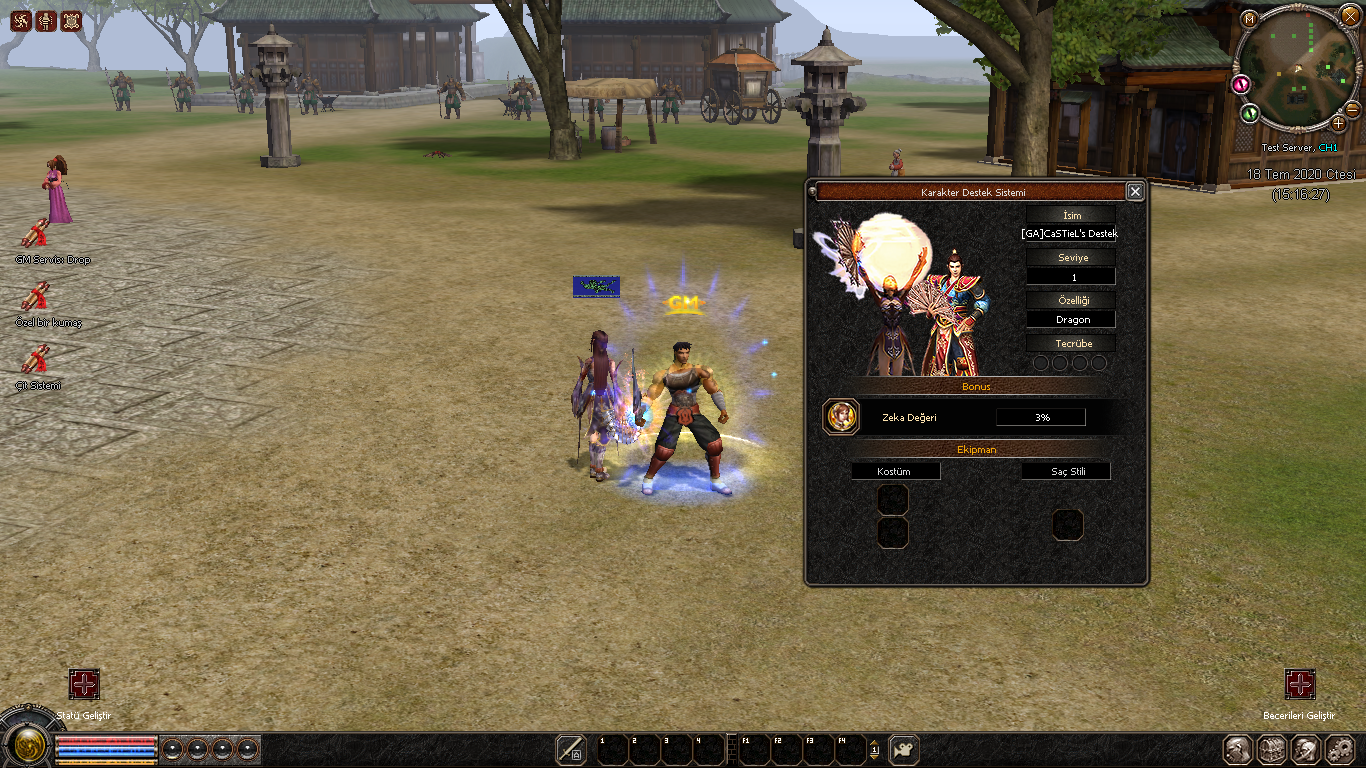Click the sword attack icon on the taskbar

pyautogui.click(x=571, y=749)
